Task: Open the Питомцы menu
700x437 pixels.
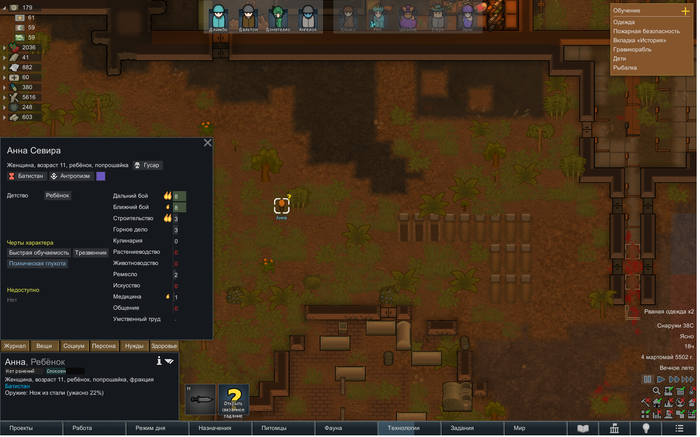Action: 274,428
